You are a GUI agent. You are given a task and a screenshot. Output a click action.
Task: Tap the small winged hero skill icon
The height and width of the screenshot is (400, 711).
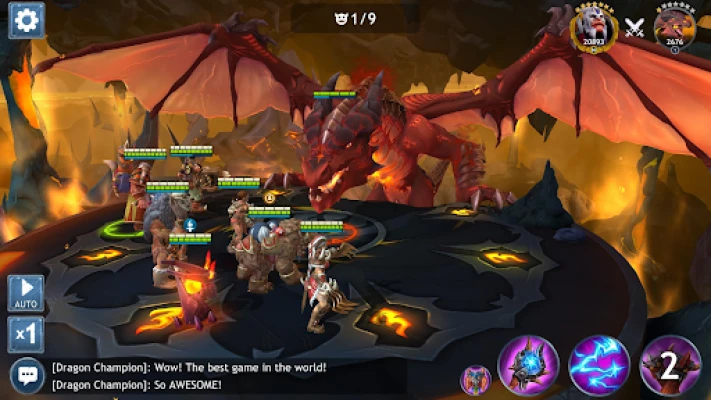pos(474,380)
